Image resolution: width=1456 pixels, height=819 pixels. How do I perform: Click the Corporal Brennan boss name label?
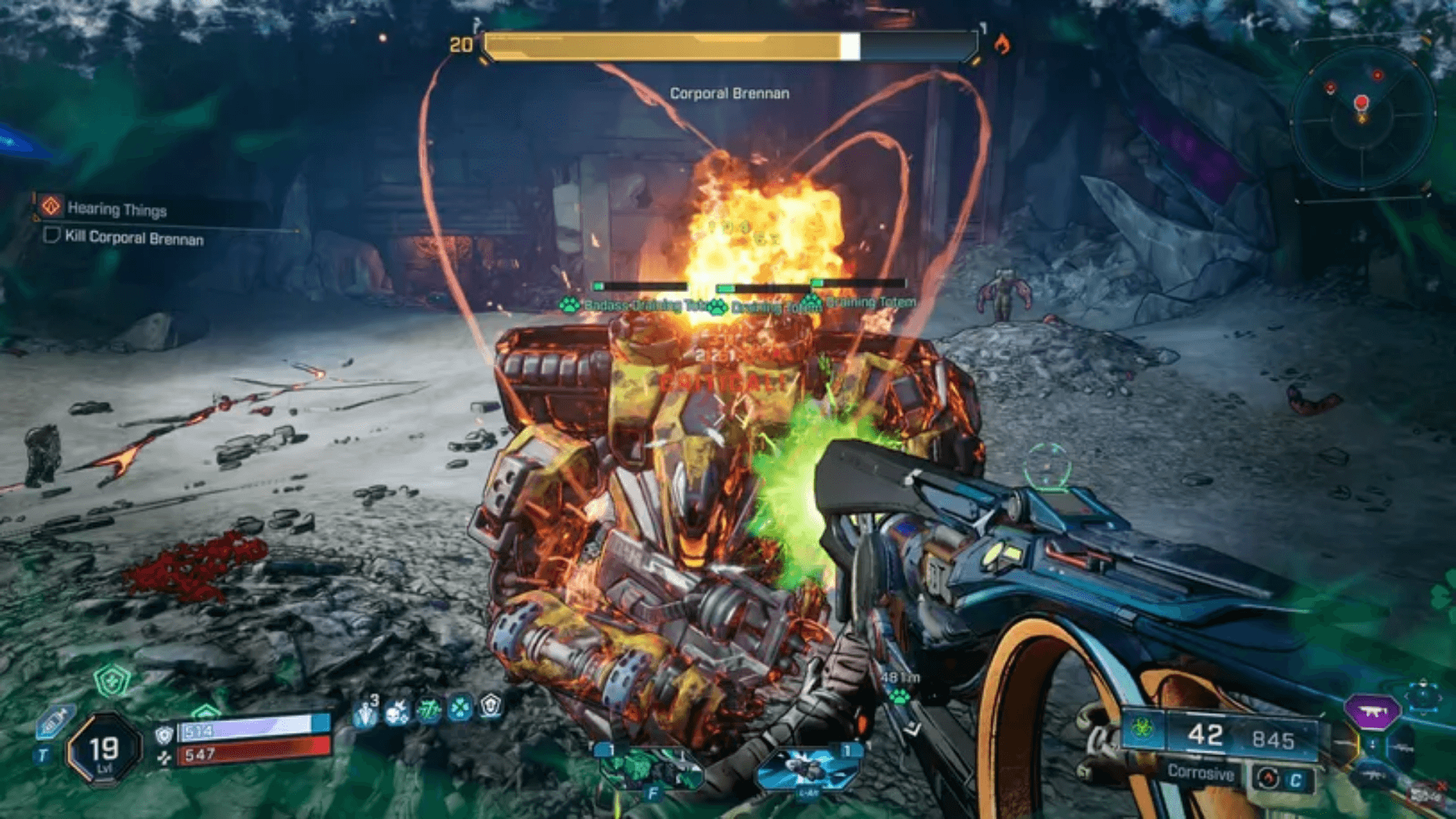(x=729, y=93)
